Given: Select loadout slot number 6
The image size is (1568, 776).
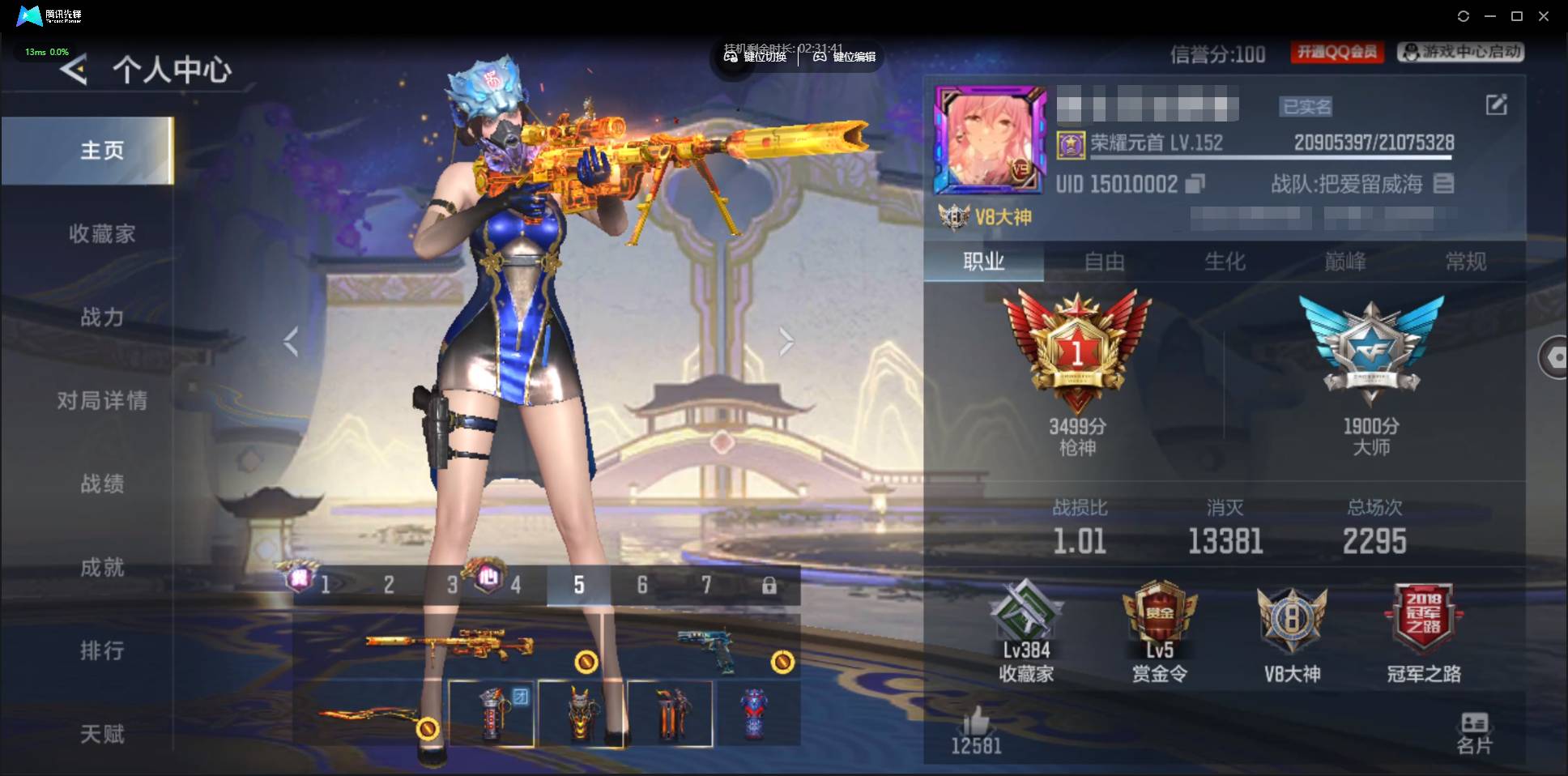Looking at the screenshot, I should tap(642, 585).
